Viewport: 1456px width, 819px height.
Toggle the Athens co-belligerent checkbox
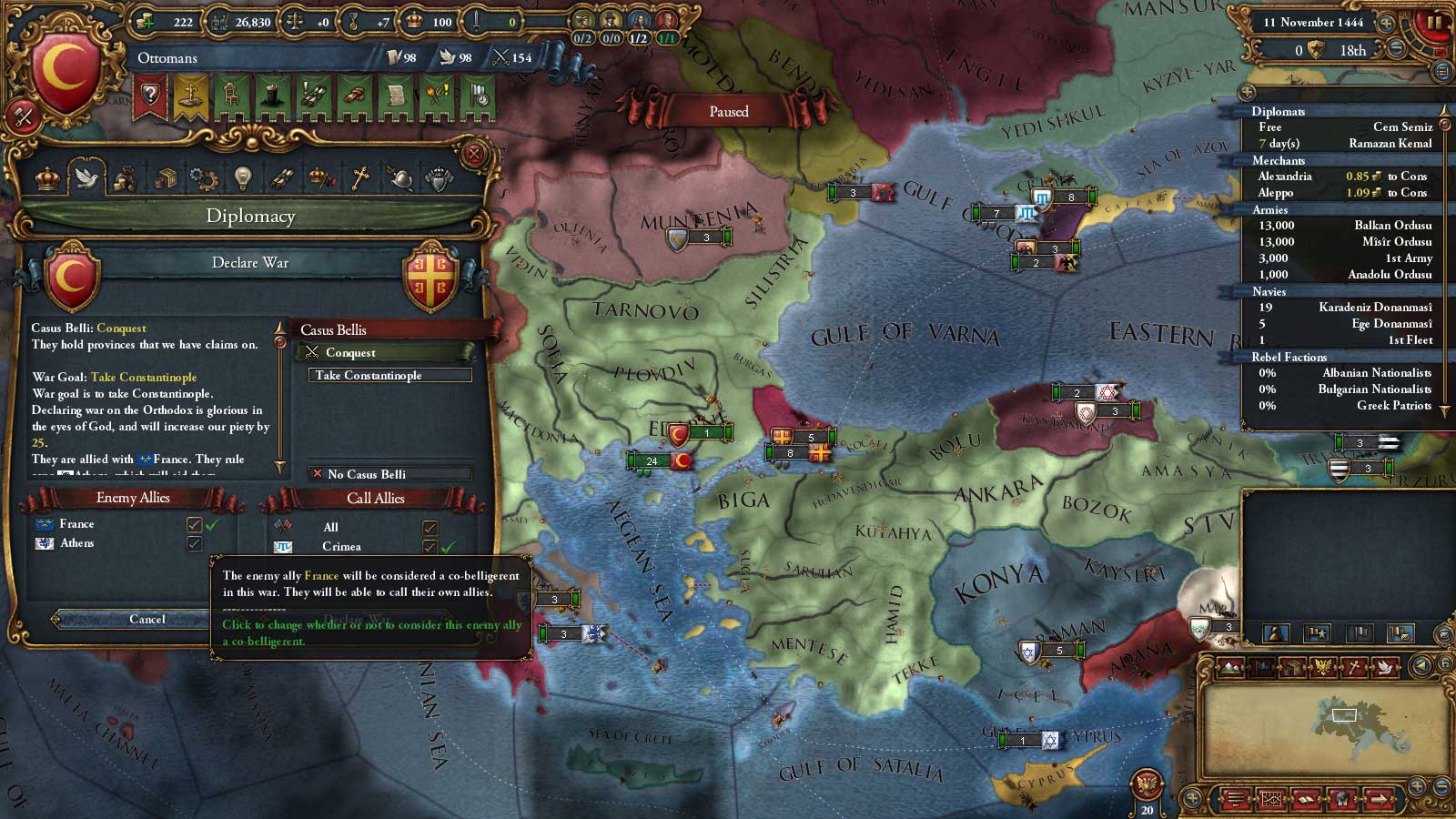click(194, 543)
